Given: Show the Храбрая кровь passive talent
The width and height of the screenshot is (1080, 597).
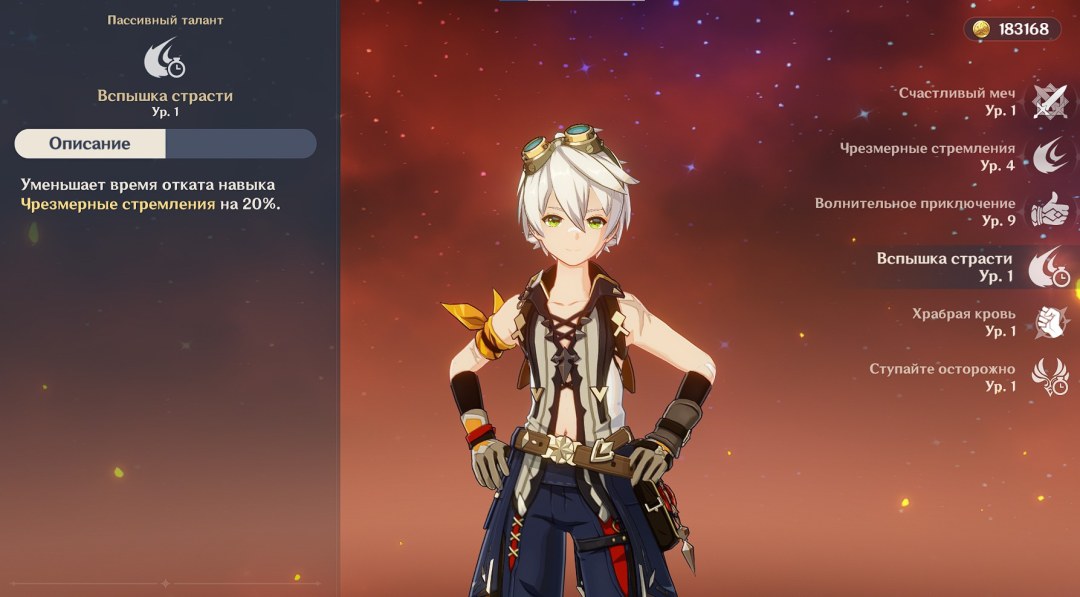Looking at the screenshot, I should [x=1049, y=322].
